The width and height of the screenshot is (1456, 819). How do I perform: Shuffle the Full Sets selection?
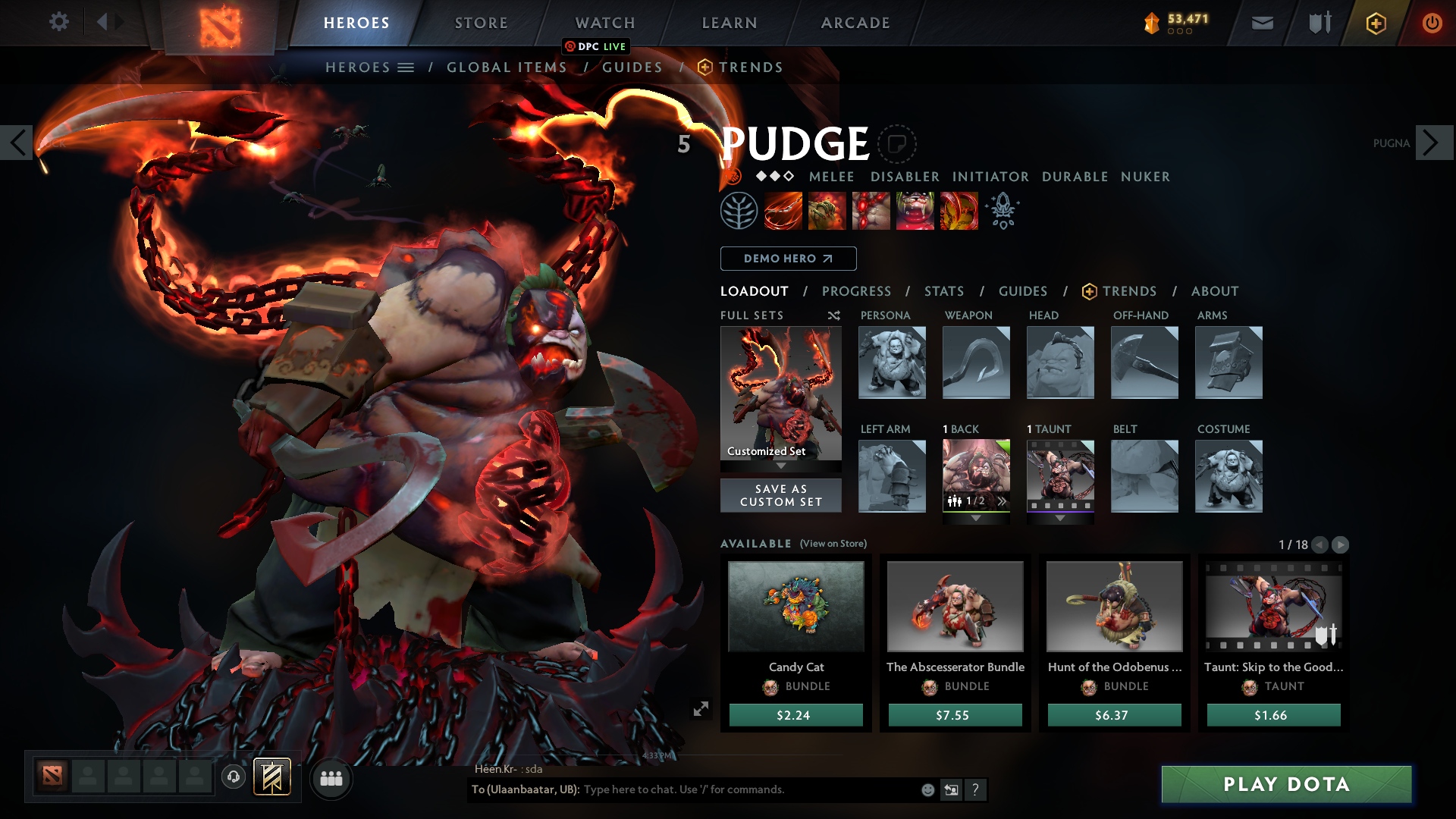(x=833, y=315)
